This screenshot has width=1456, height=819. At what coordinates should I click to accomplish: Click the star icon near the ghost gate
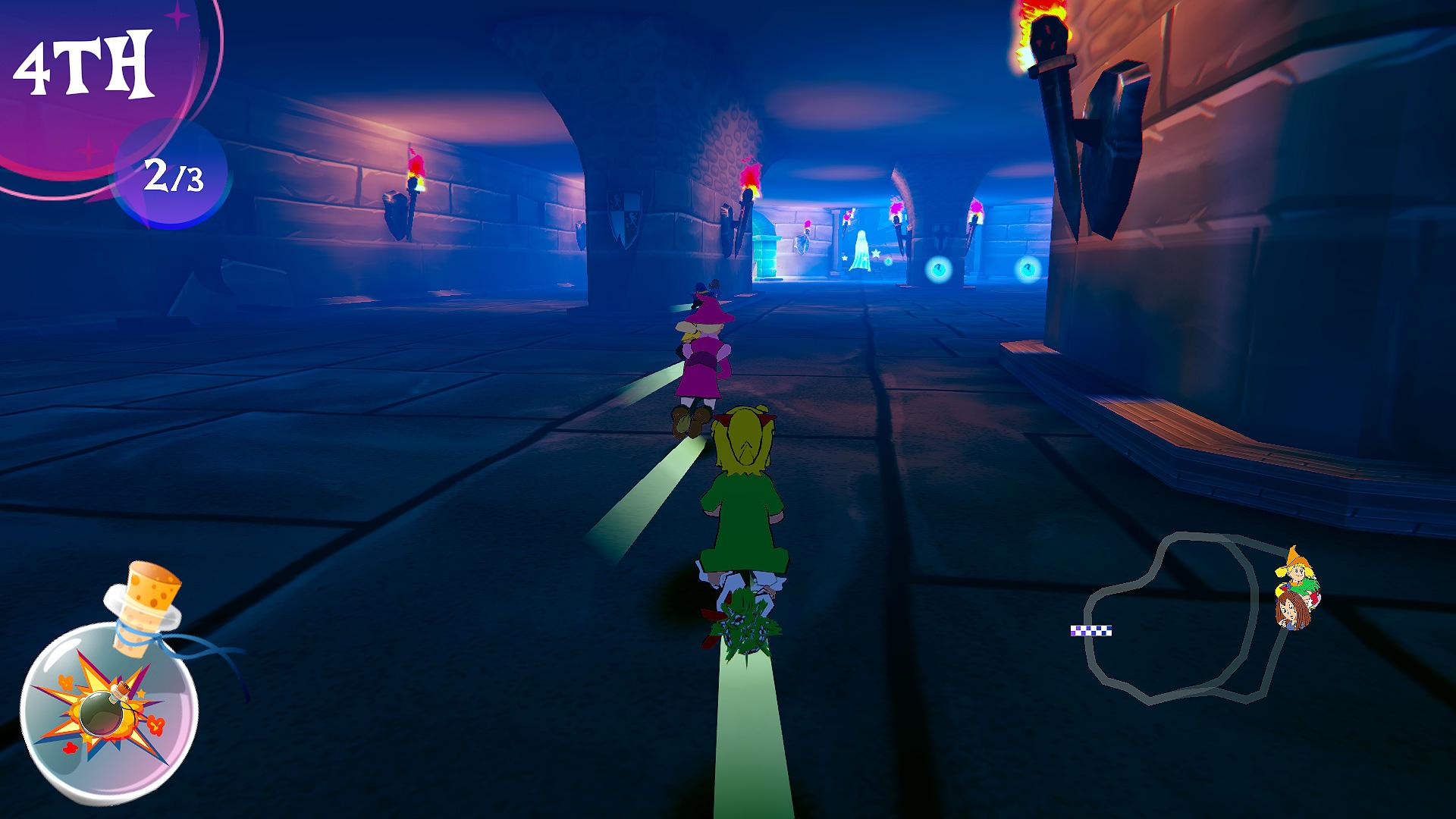876,253
